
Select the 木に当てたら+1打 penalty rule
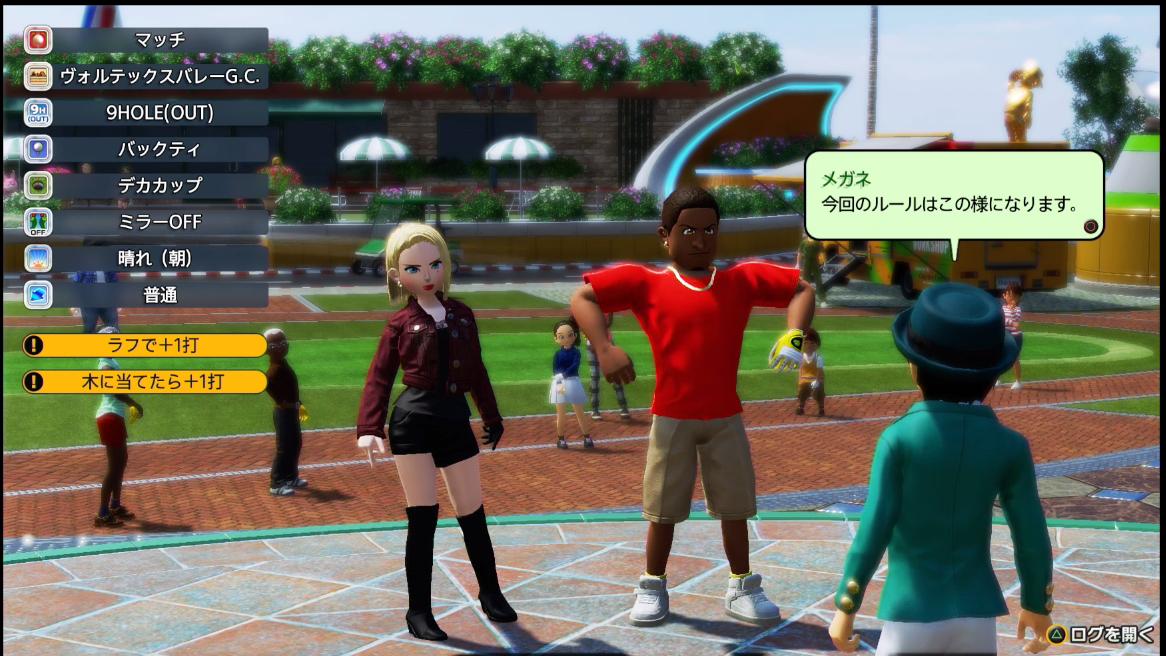coord(146,381)
